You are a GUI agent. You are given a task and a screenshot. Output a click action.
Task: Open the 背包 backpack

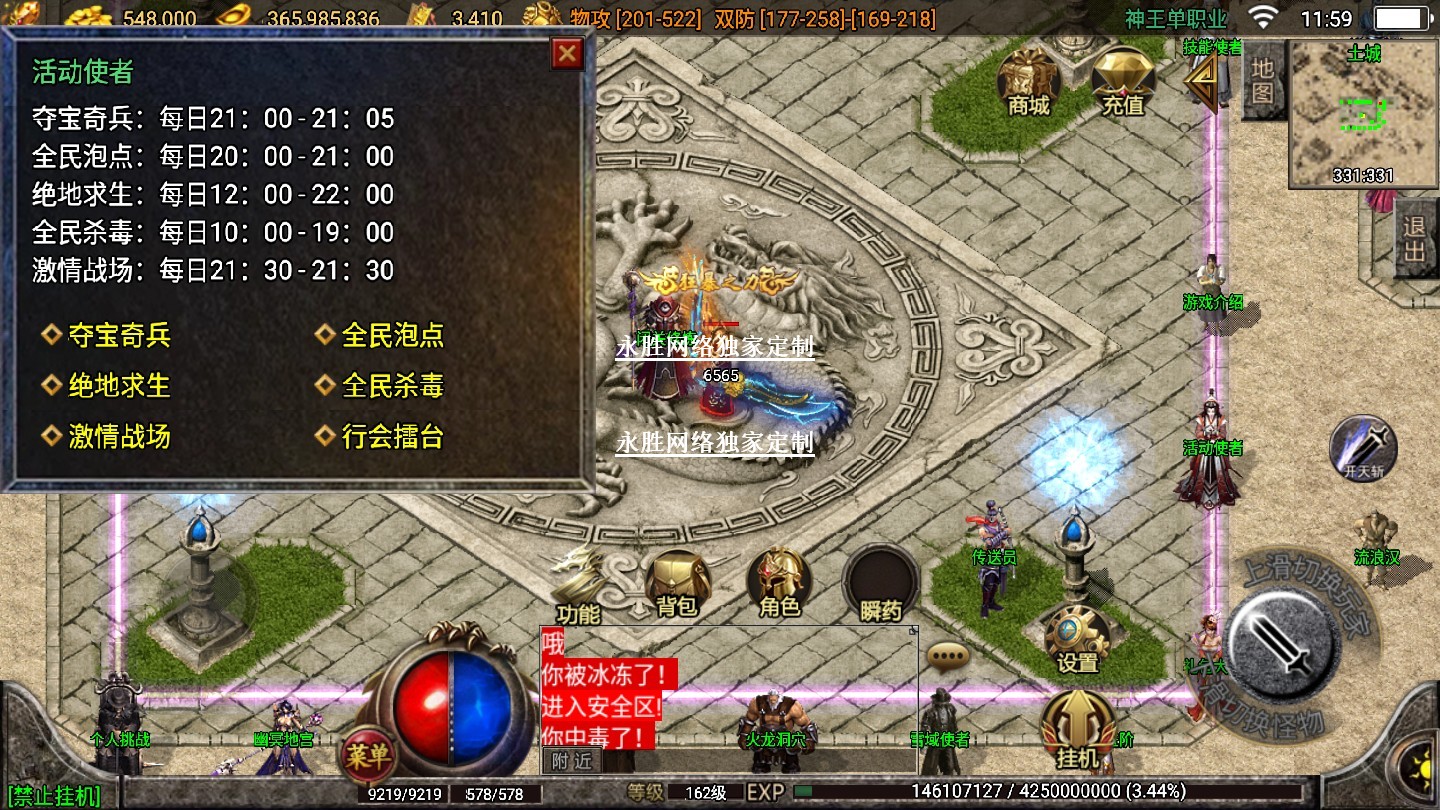point(677,583)
